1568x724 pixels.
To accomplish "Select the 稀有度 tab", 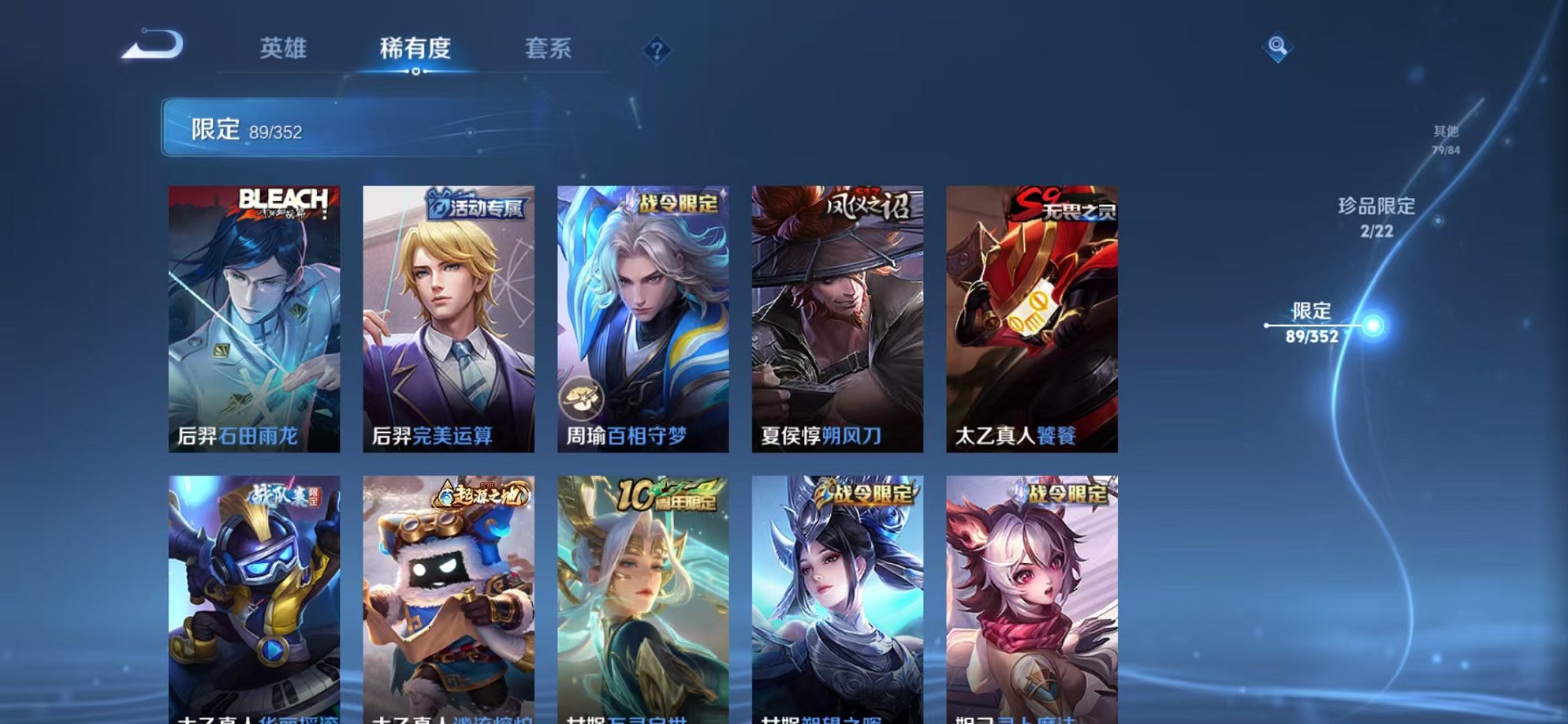I will tap(416, 49).
